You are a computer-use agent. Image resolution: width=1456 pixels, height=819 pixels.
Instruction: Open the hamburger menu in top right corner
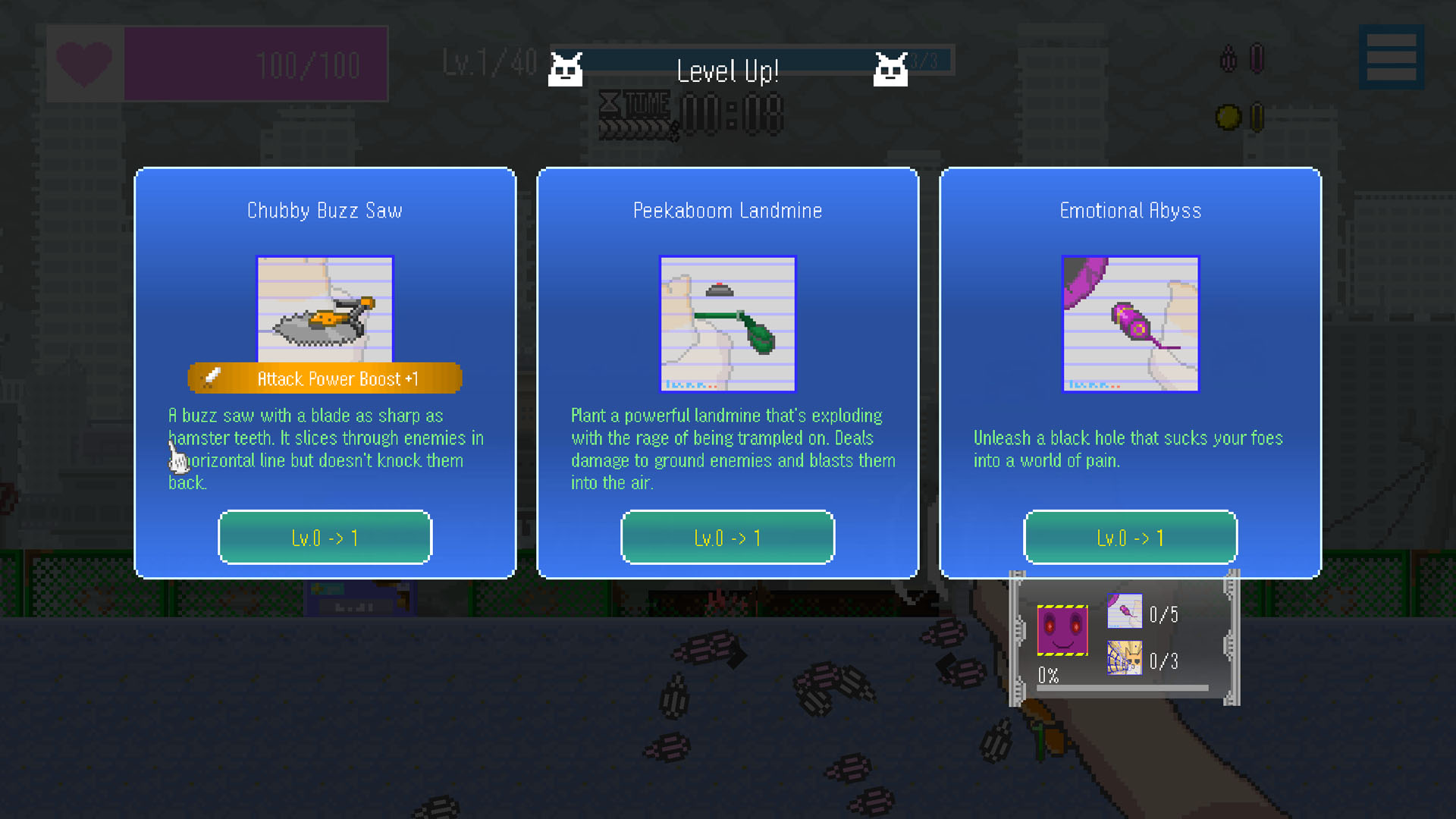tap(1390, 57)
